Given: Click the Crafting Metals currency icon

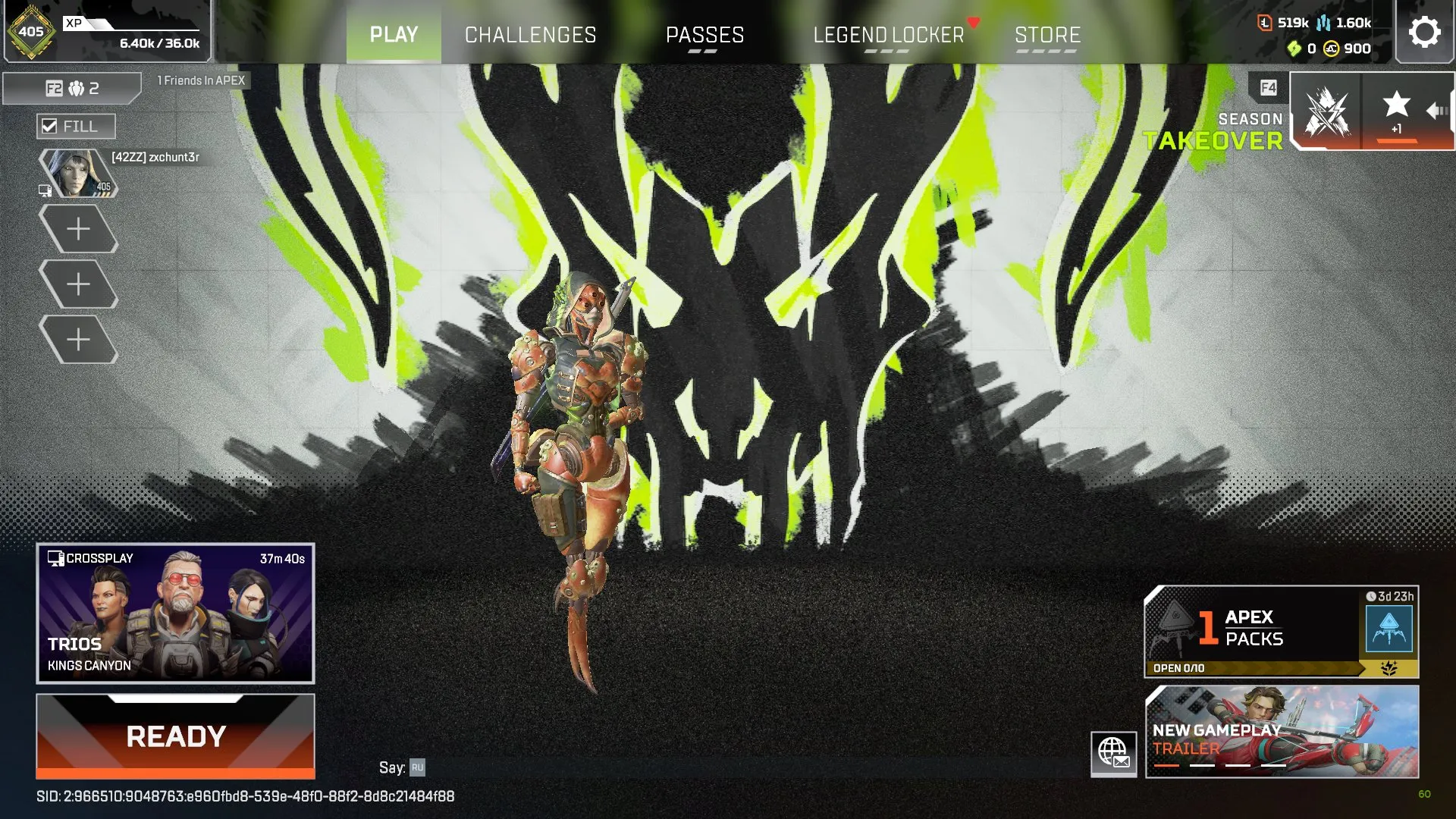Looking at the screenshot, I should [1323, 23].
